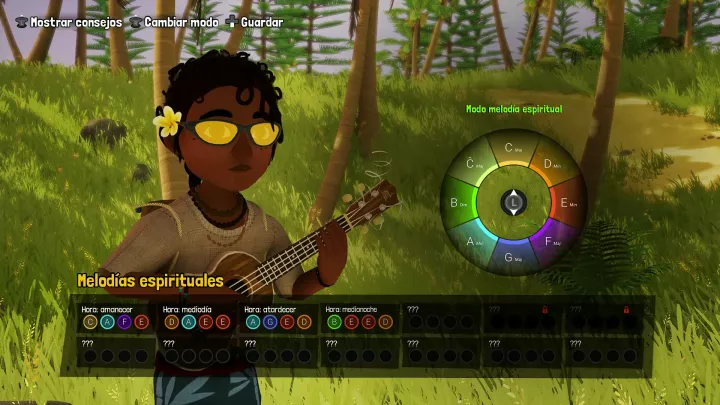Viewport: 720px width, 405px height.
Task: Select the purple F Maj wedge
Action: (551, 240)
